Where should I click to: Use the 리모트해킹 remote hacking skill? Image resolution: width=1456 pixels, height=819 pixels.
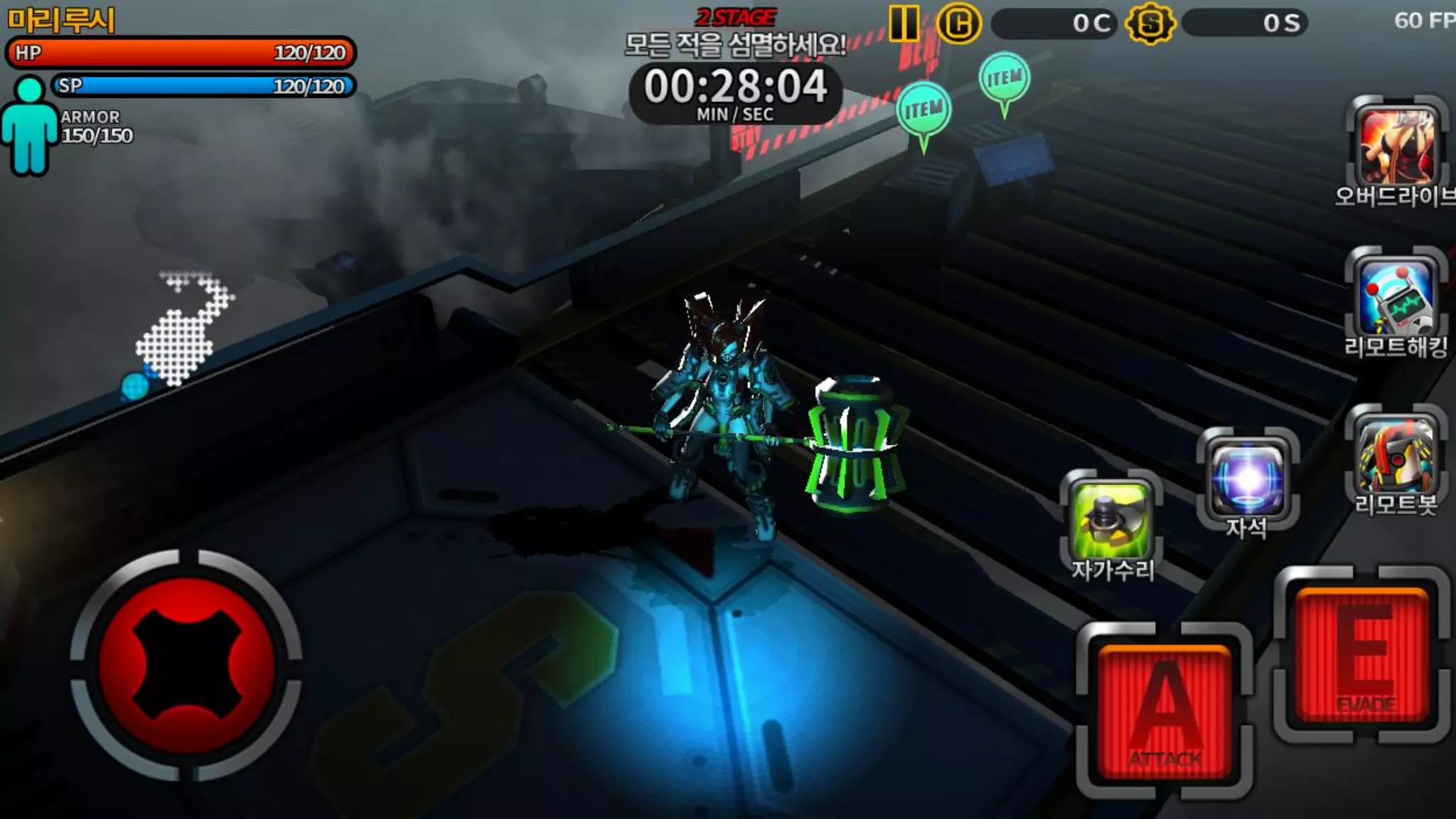[1396, 296]
